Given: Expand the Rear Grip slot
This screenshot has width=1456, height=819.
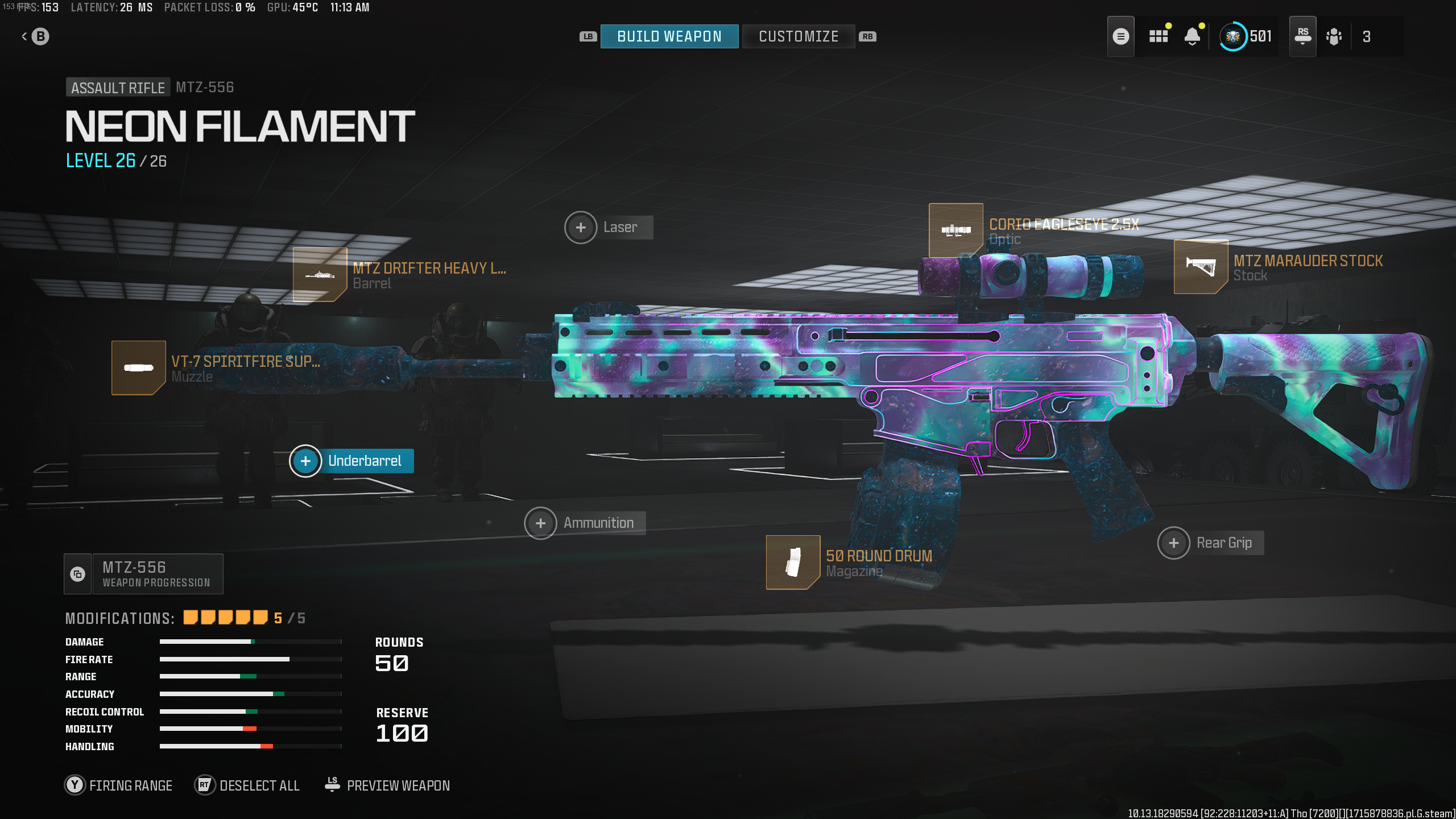Looking at the screenshot, I should pos(1174,543).
